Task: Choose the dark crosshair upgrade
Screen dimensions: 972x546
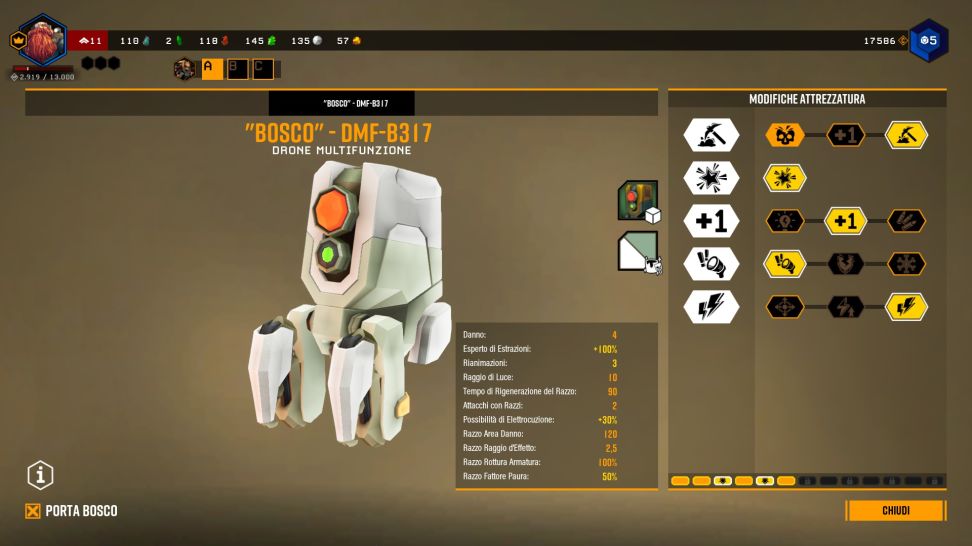Action: [x=785, y=307]
